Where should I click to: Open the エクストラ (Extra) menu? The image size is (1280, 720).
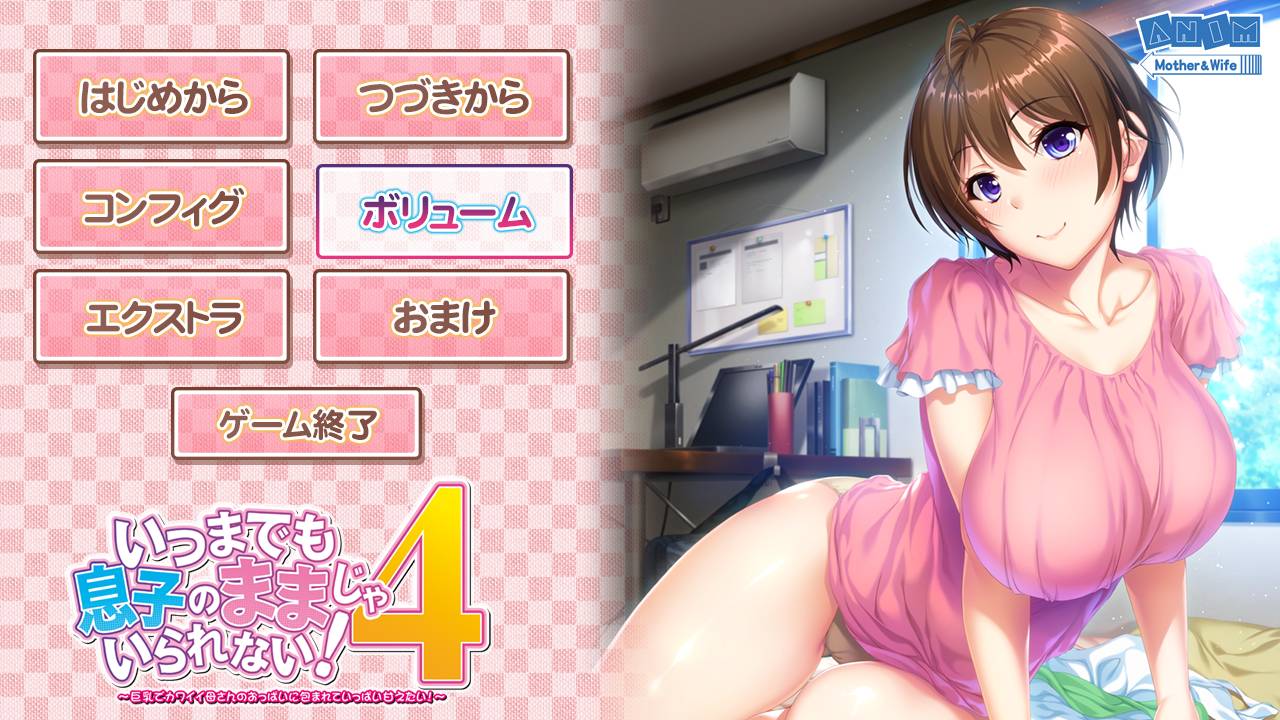click(x=163, y=314)
